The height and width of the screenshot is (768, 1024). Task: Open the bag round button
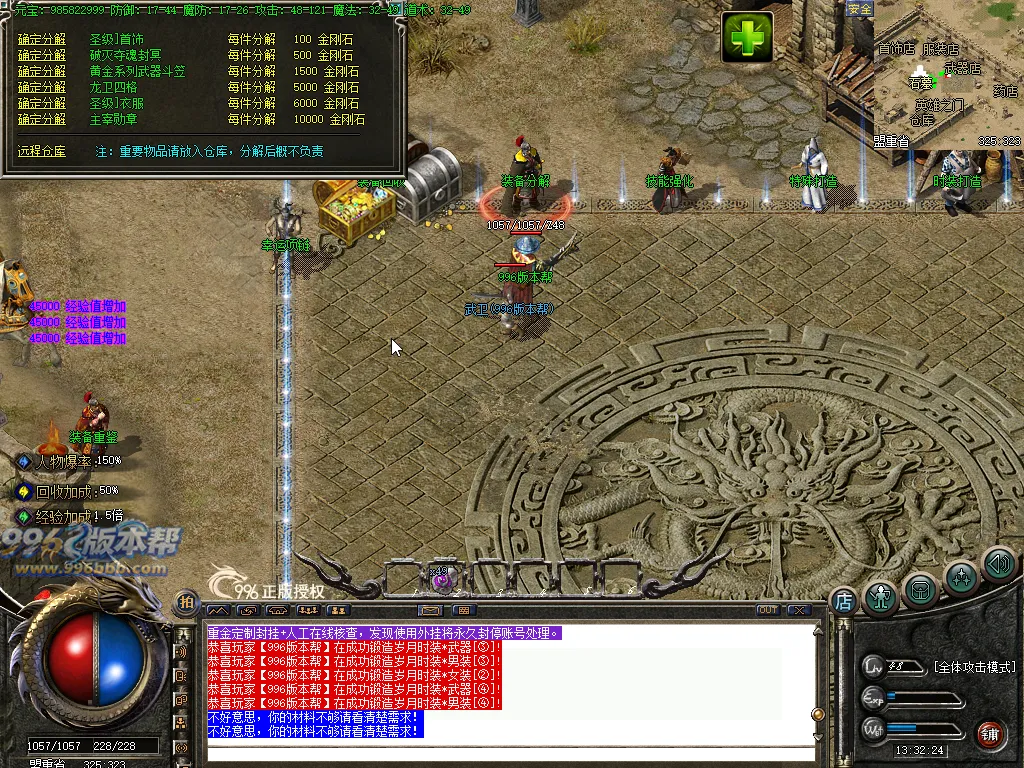(920, 591)
